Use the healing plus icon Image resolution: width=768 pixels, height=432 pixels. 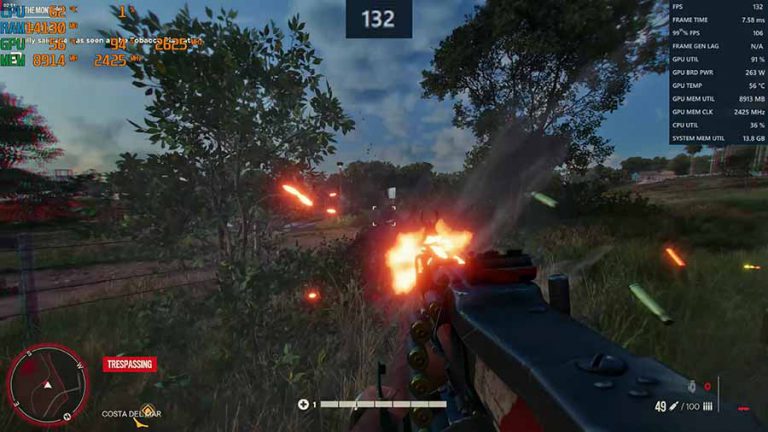coord(303,405)
